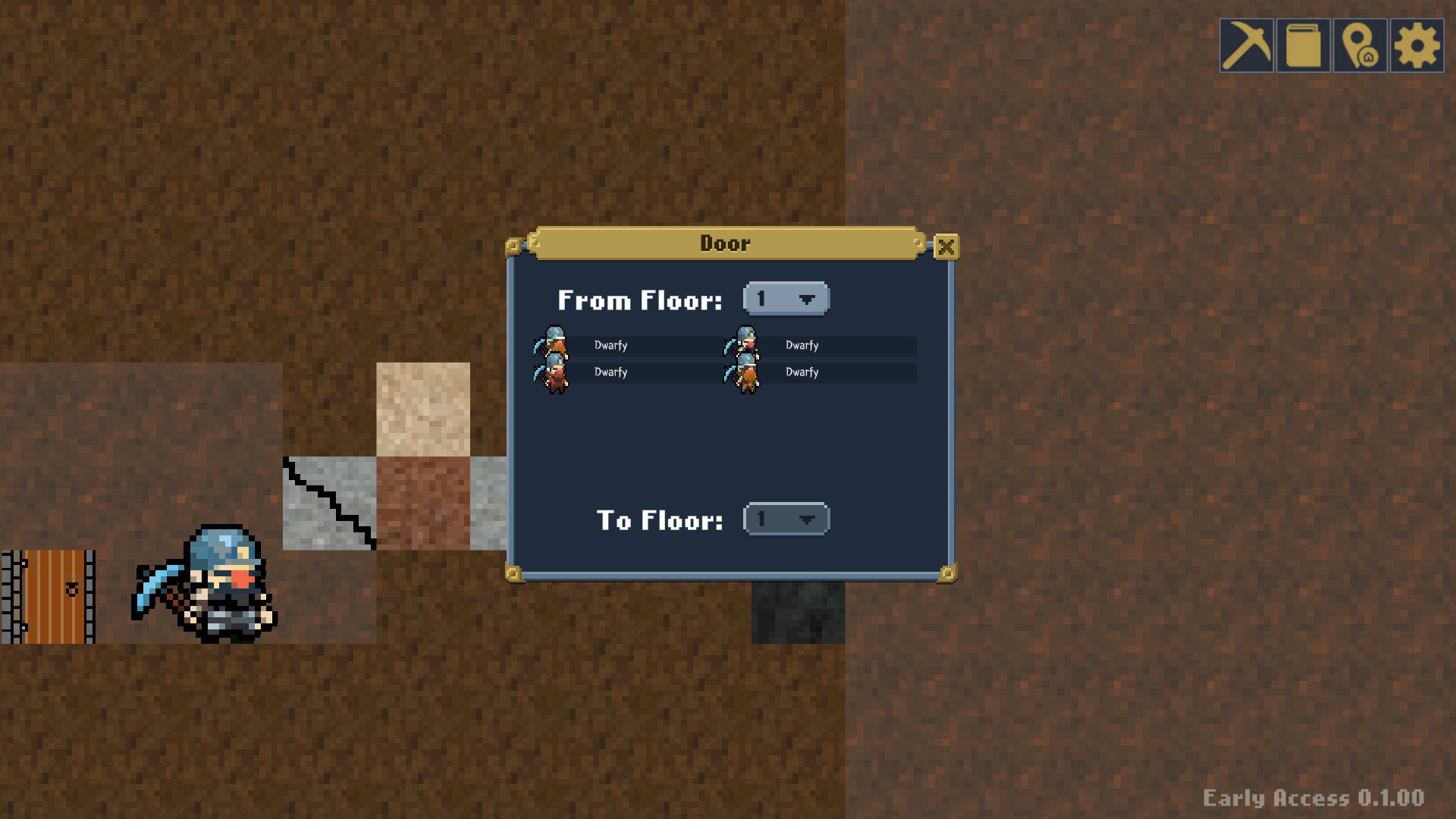
Task: Expand the From Floor number selector arrow
Action: [x=806, y=299]
